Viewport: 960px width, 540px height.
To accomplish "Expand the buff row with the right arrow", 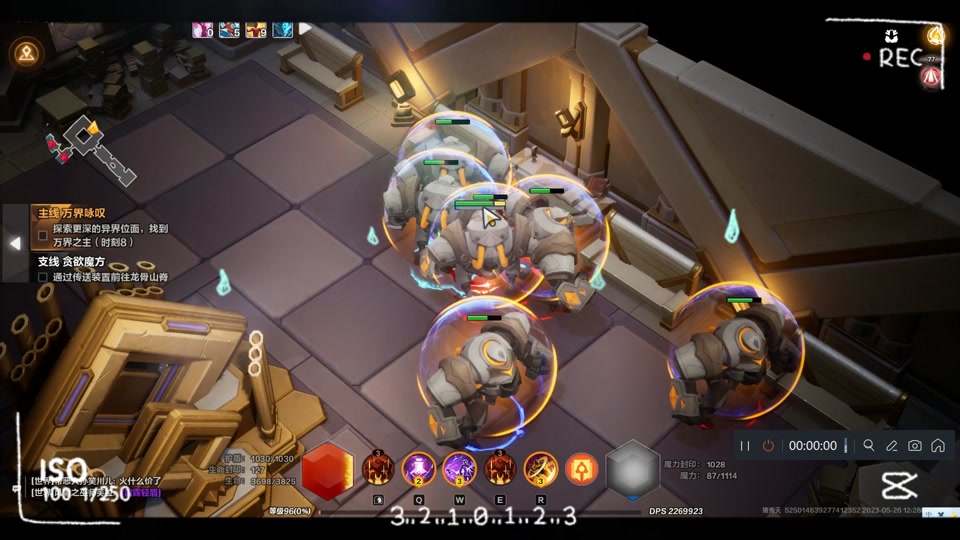I will tap(306, 28).
